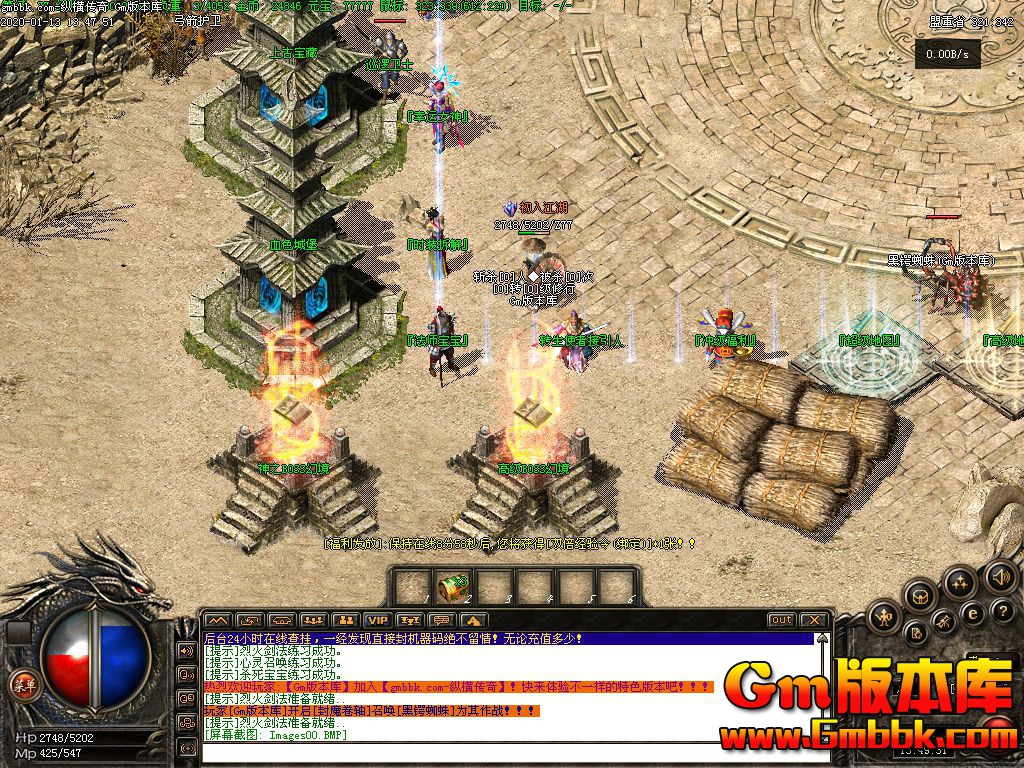This screenshot has width=1024, height=768.
Task: Click the speech bubble chat toolbar button
Action: [x=441, y=621]
